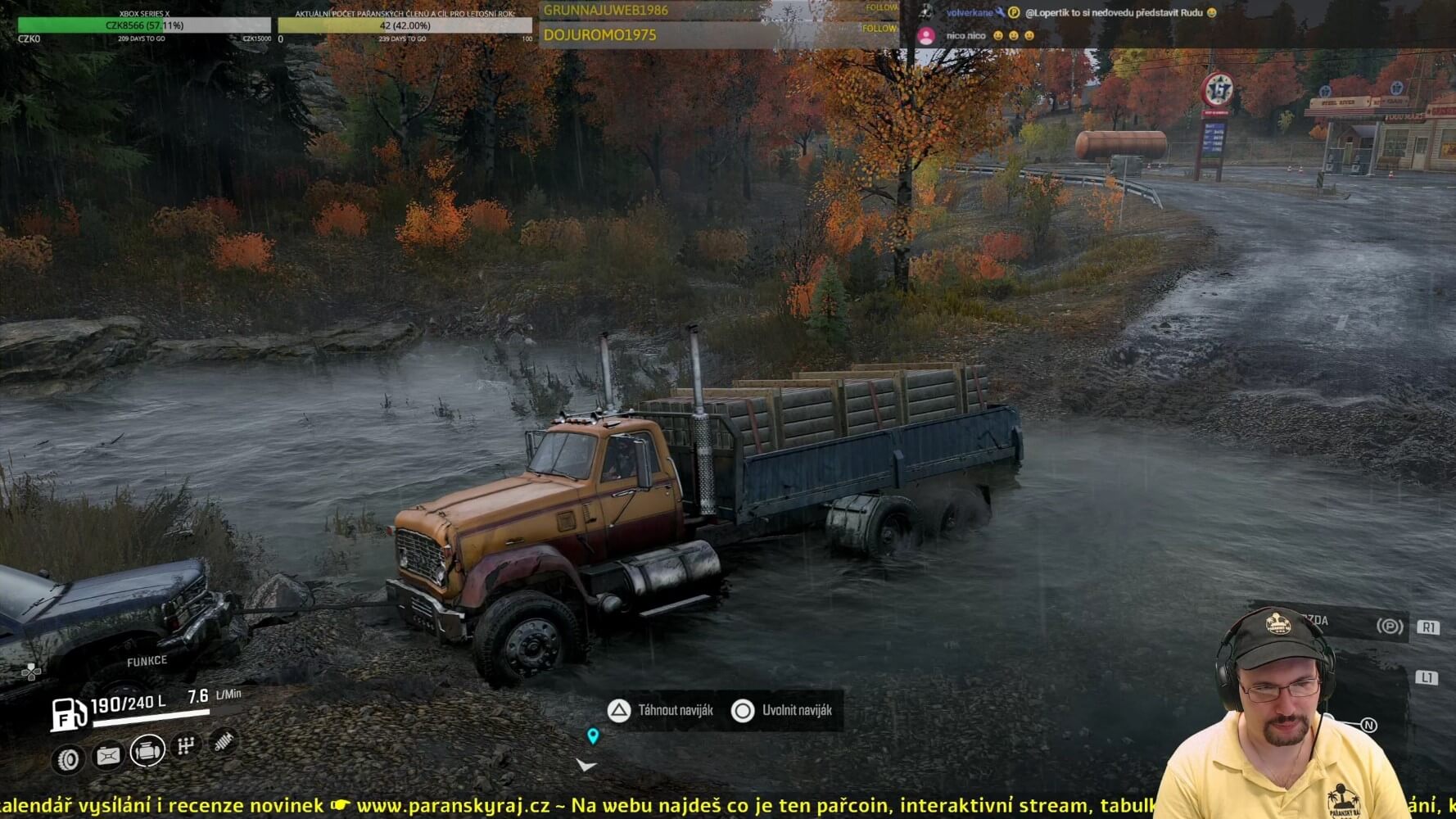
Task: Select the tire damage status icon
Action: 69,760
